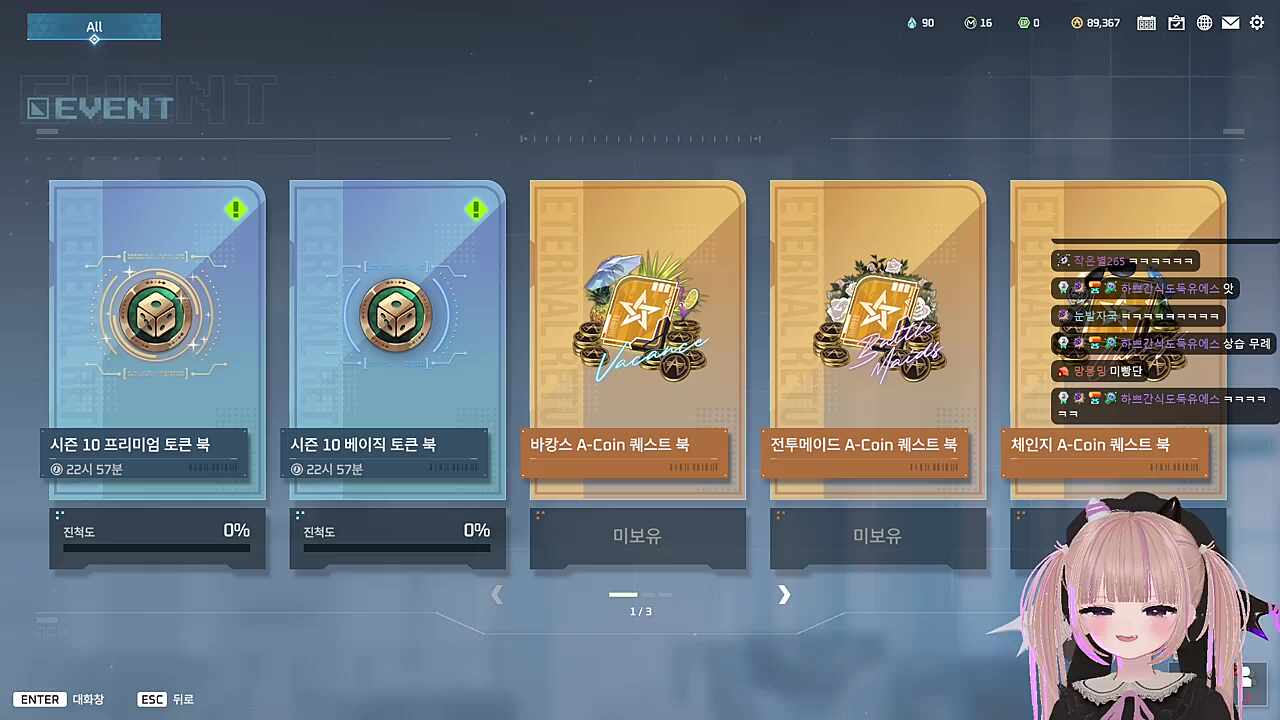The height and width of the screenshot is (720, 1280).
Task: Click the globe community icon
Action: point(1204,22)
